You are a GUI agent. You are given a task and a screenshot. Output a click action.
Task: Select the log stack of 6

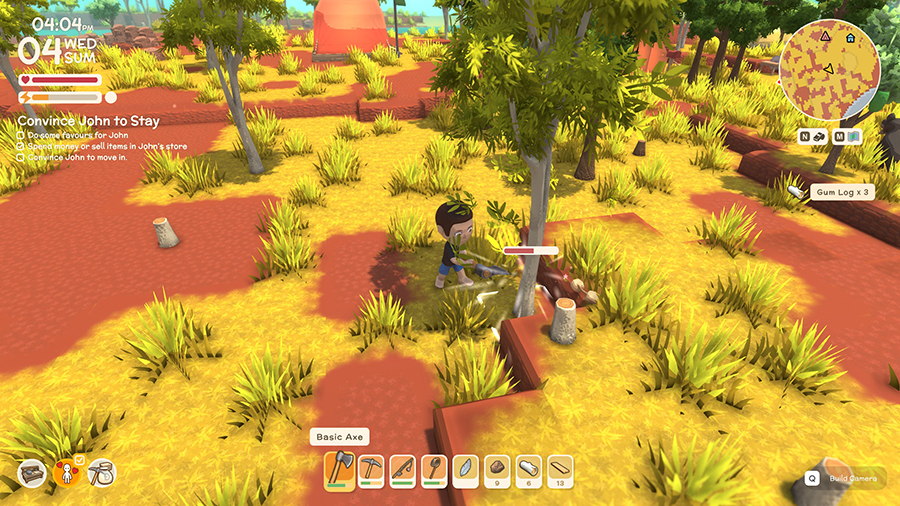coord(529,470)
